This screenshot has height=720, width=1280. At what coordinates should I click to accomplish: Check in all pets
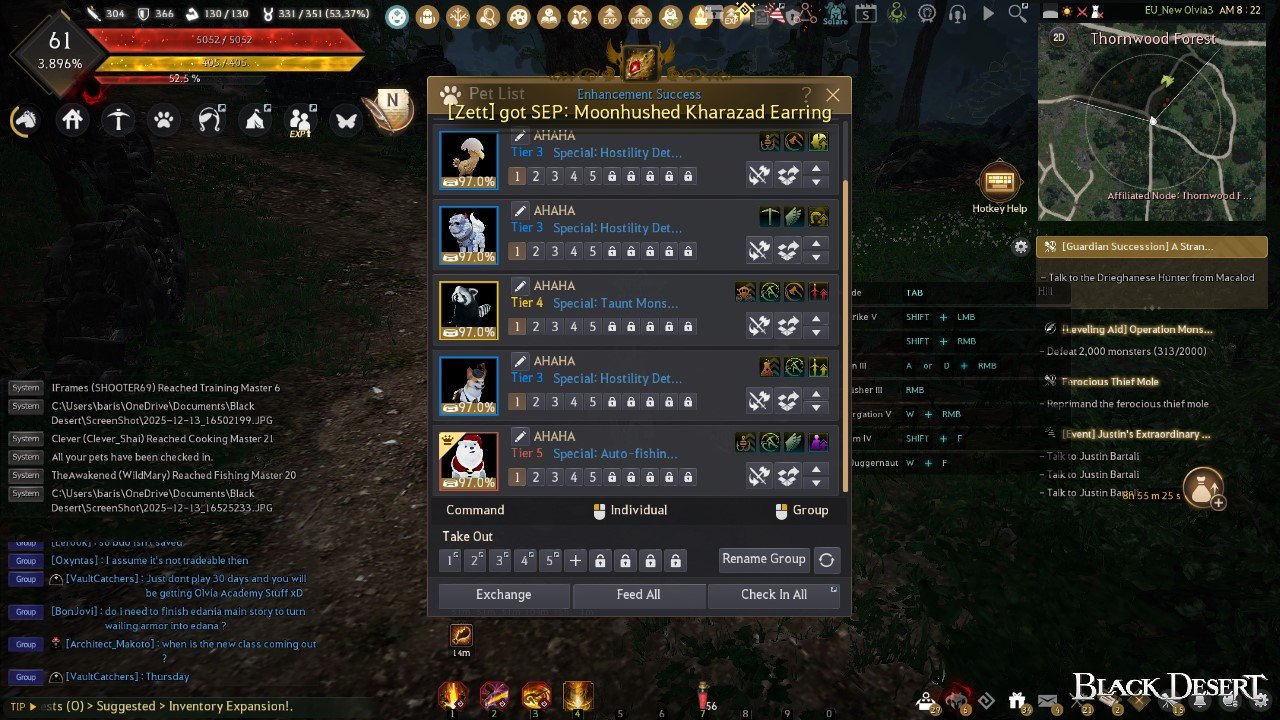click(x=773, y=595)
